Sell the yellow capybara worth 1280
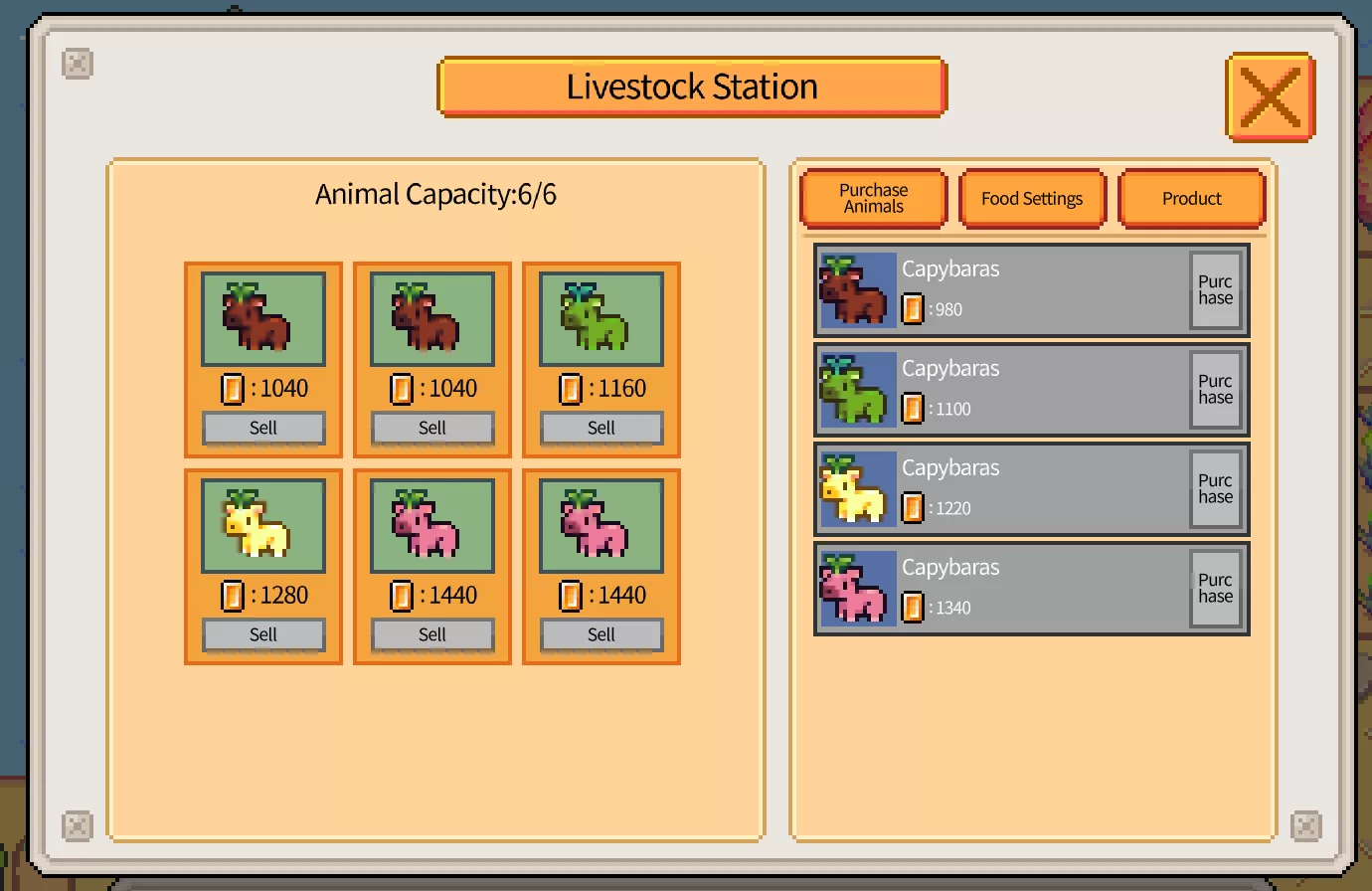1372x891 pixels. pos(263,634)
